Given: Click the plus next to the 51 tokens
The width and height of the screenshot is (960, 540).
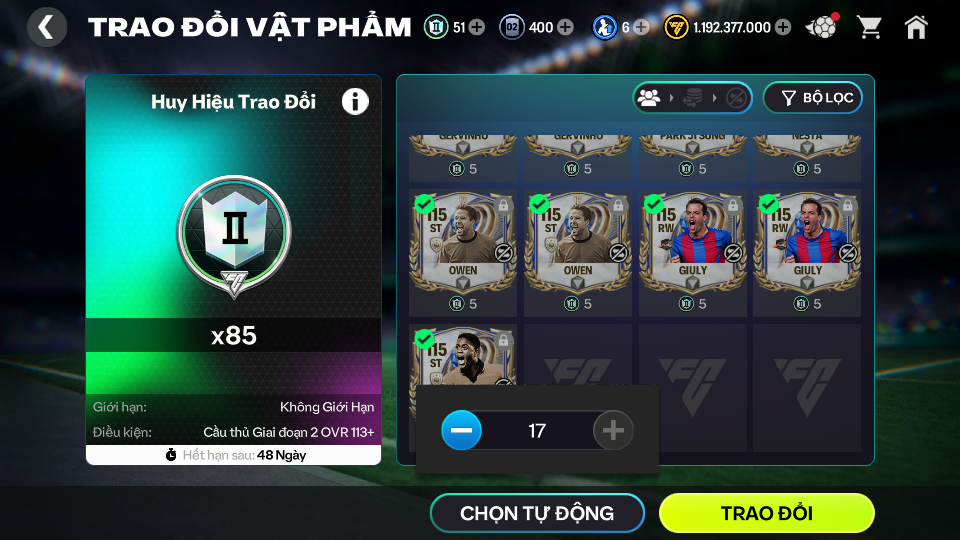Looking at the screenshot, I should pos(476,27).
